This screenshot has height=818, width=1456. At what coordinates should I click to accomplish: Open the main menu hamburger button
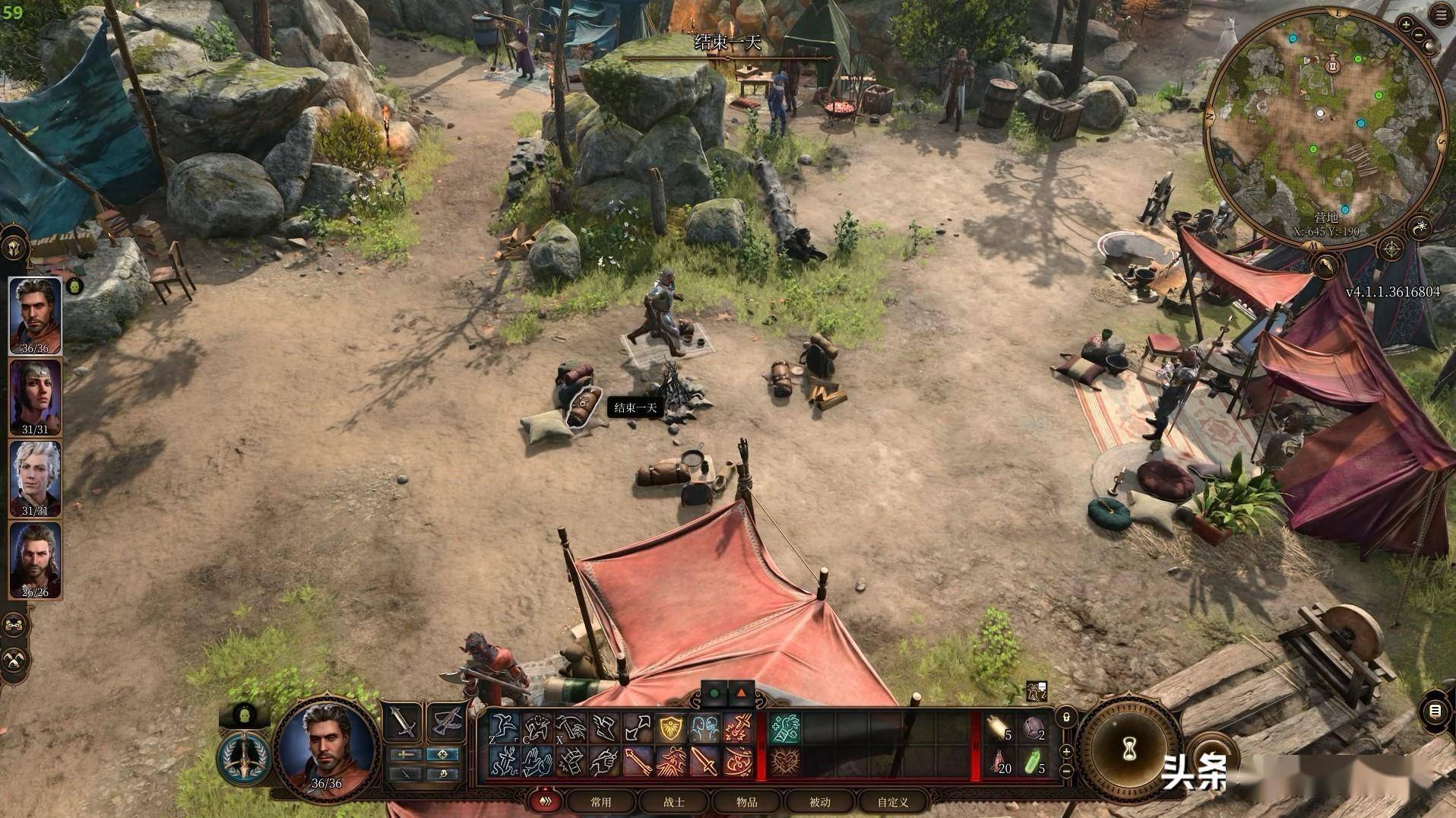(1442, 16)
